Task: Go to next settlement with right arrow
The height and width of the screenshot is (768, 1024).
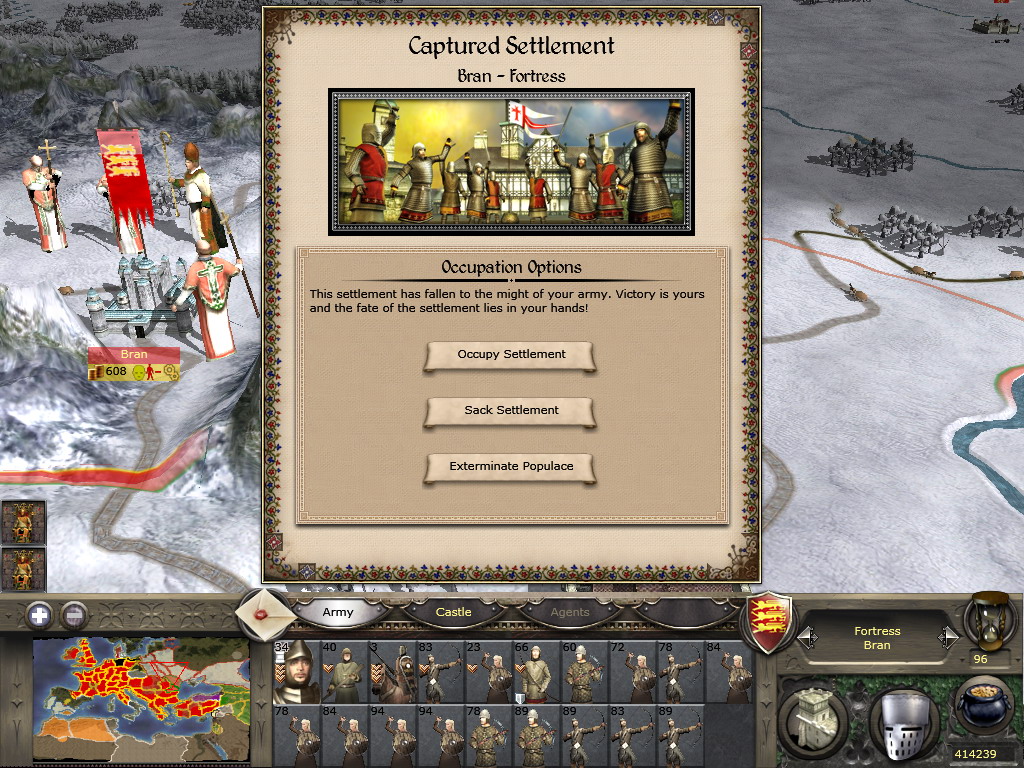Action: pyautogui.click(x=947, y=637)
